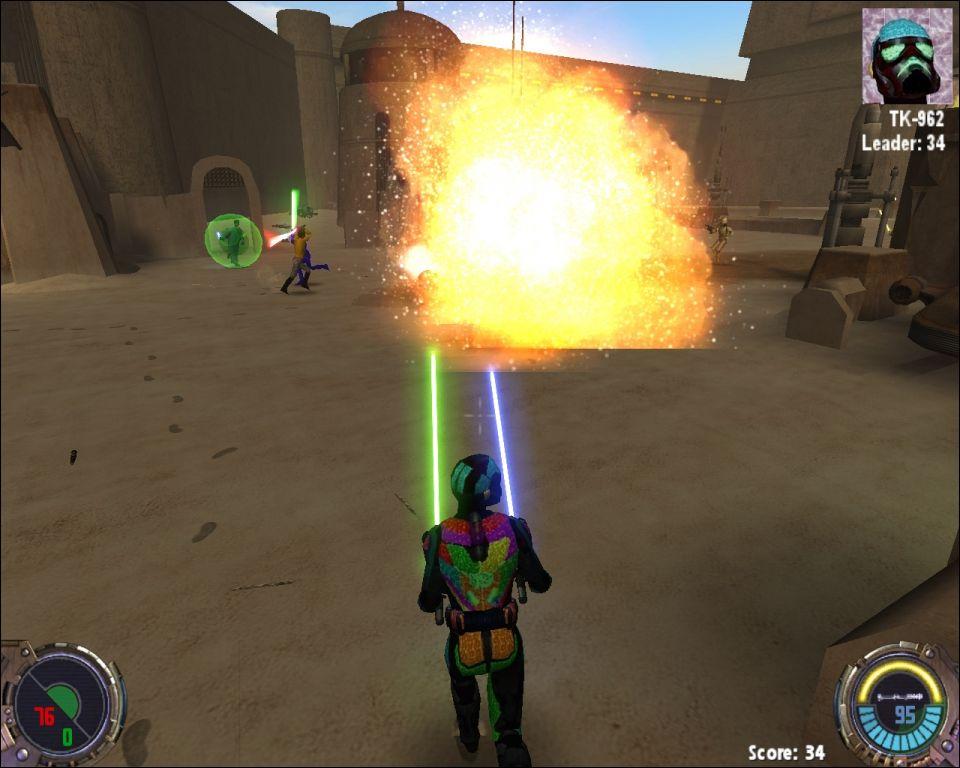
Task: Click the TK-962 leader portrait
Action: coord(906,56)
